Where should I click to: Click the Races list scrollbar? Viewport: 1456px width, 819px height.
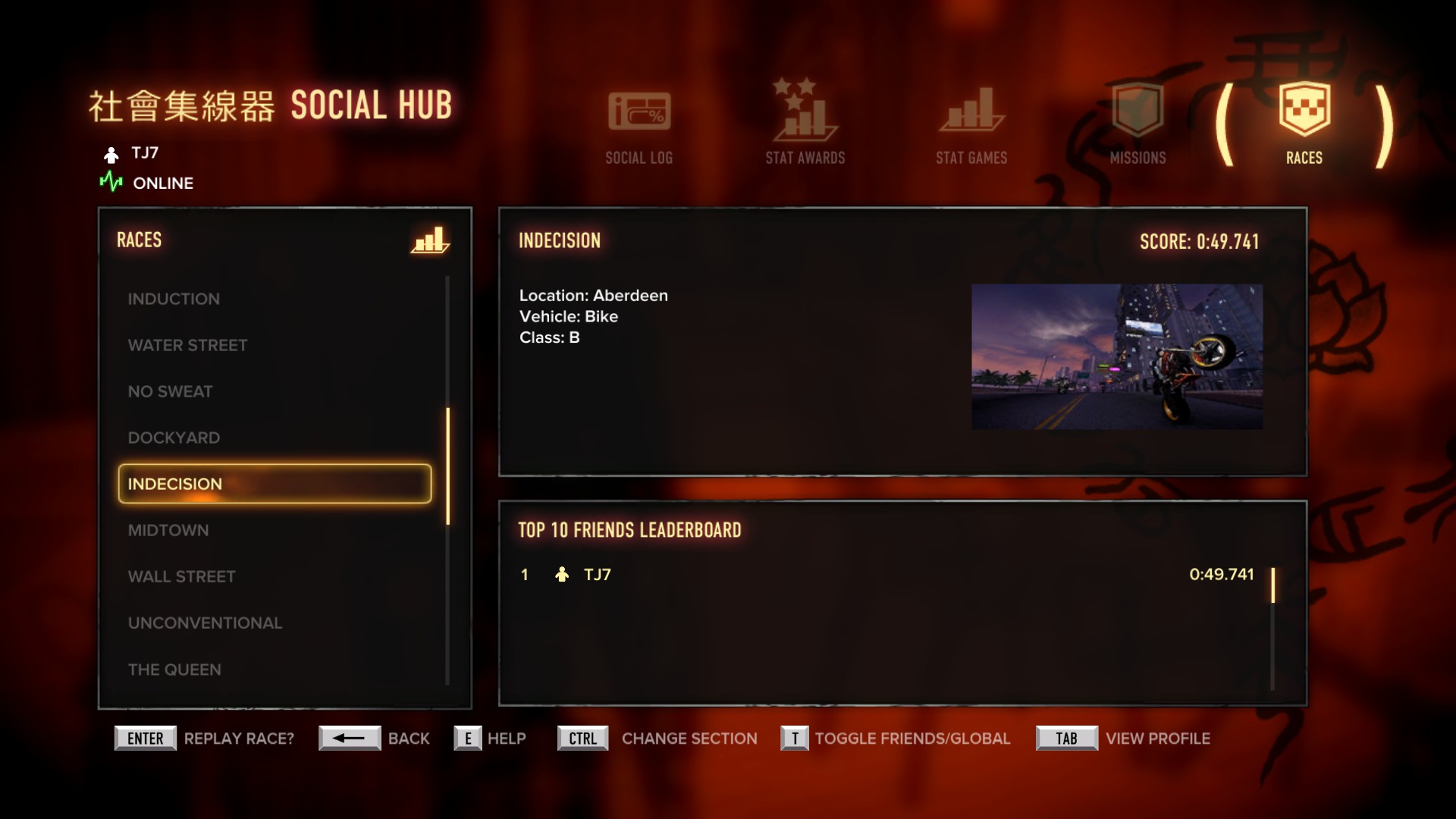point(447,466)
